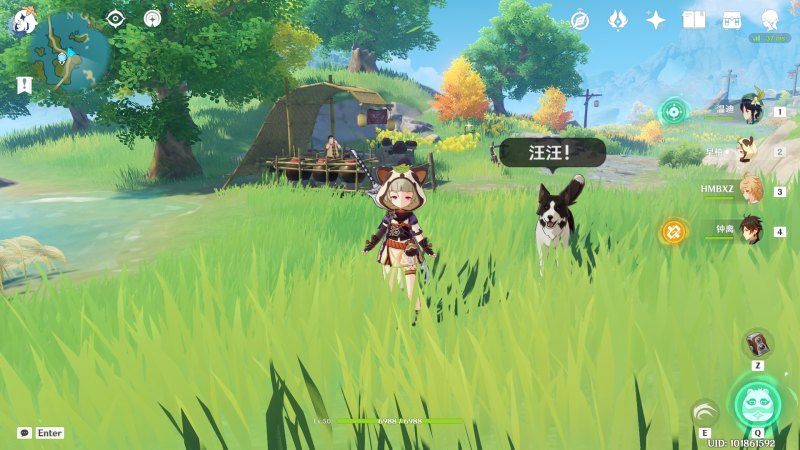The image size is (800, 450).
Task: Open the four-point star wish icon
Action: click(656, 20)
